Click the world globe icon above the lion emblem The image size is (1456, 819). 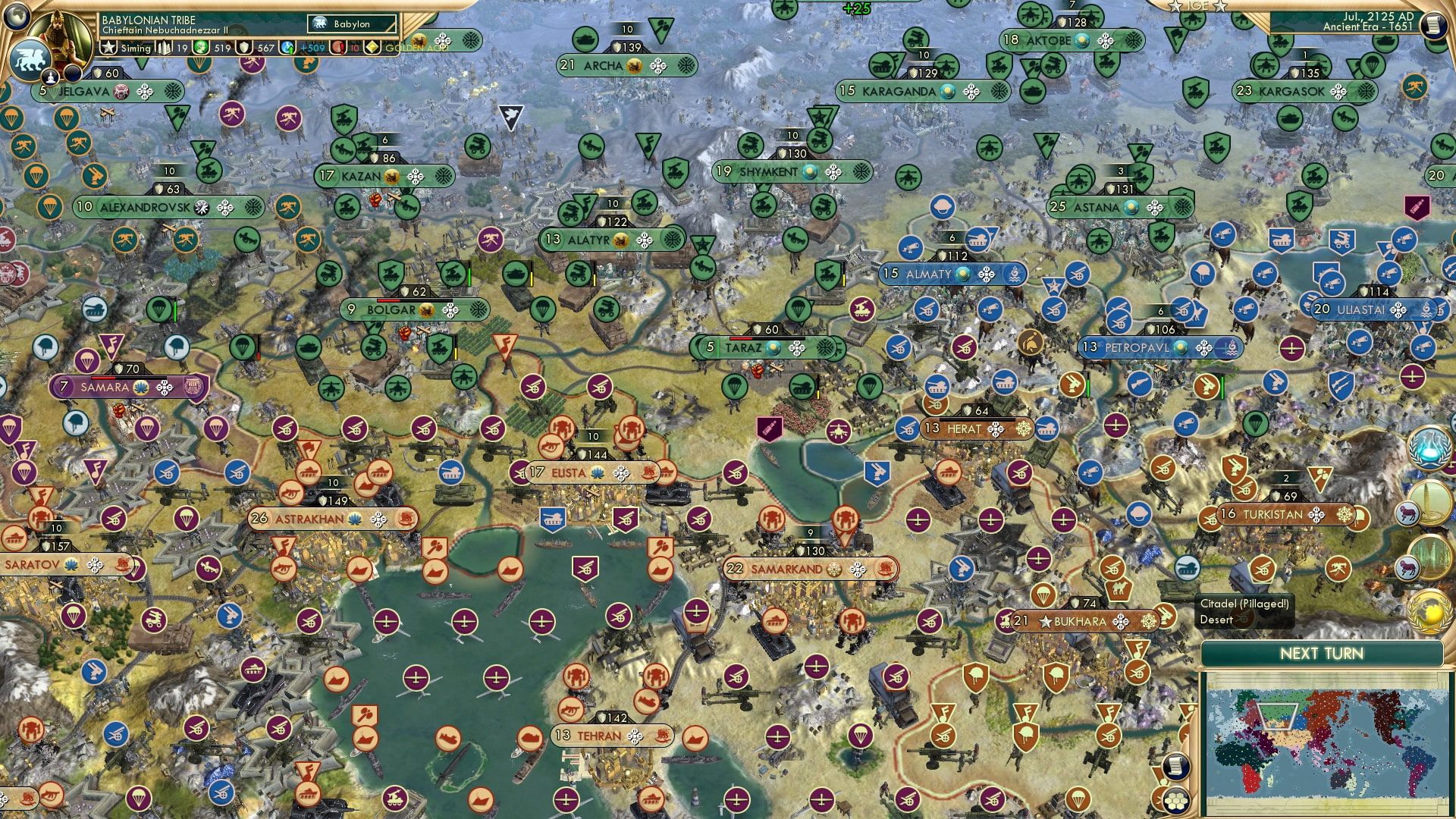(x=17, y=17)
